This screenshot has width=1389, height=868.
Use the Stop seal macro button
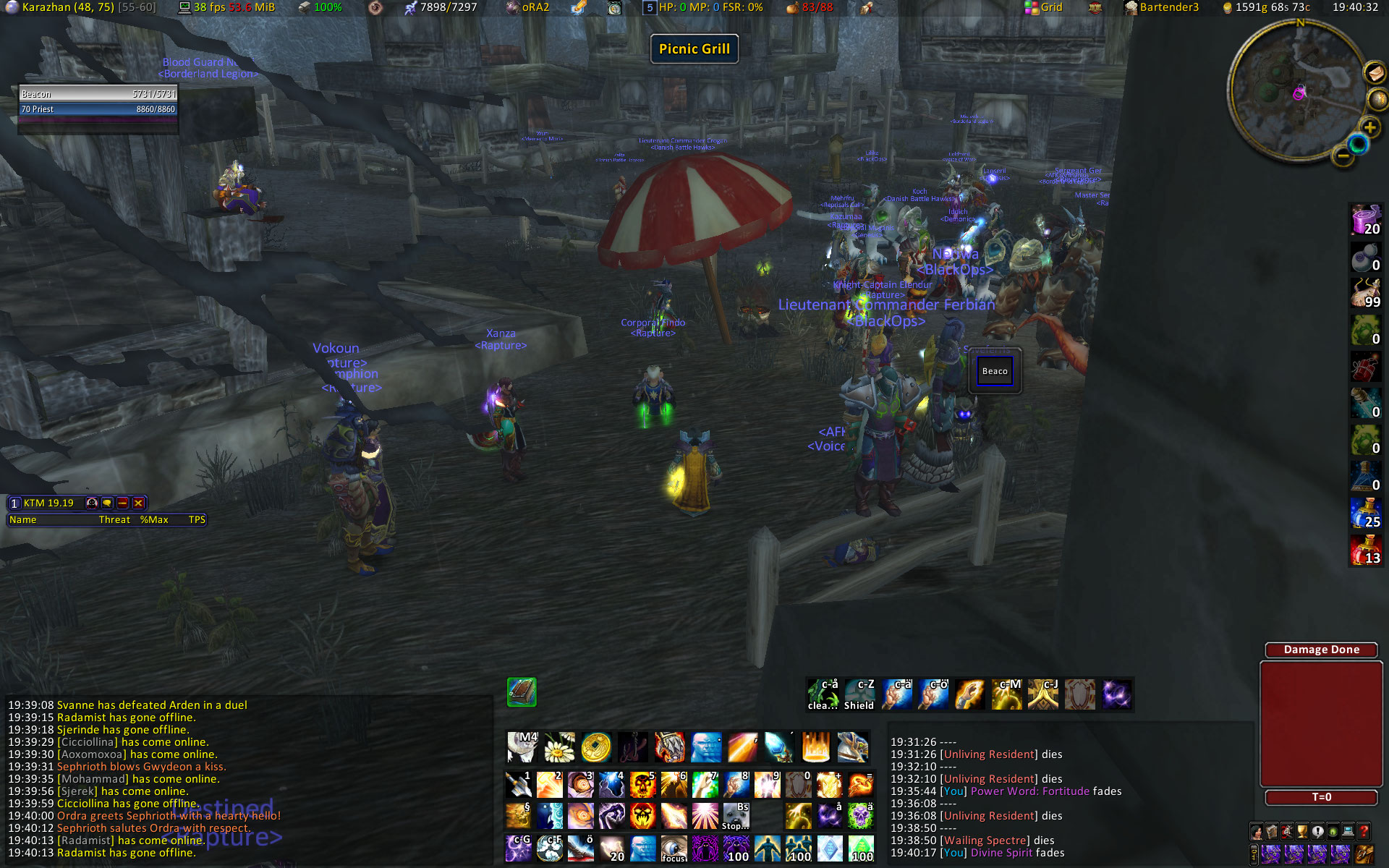735,816
